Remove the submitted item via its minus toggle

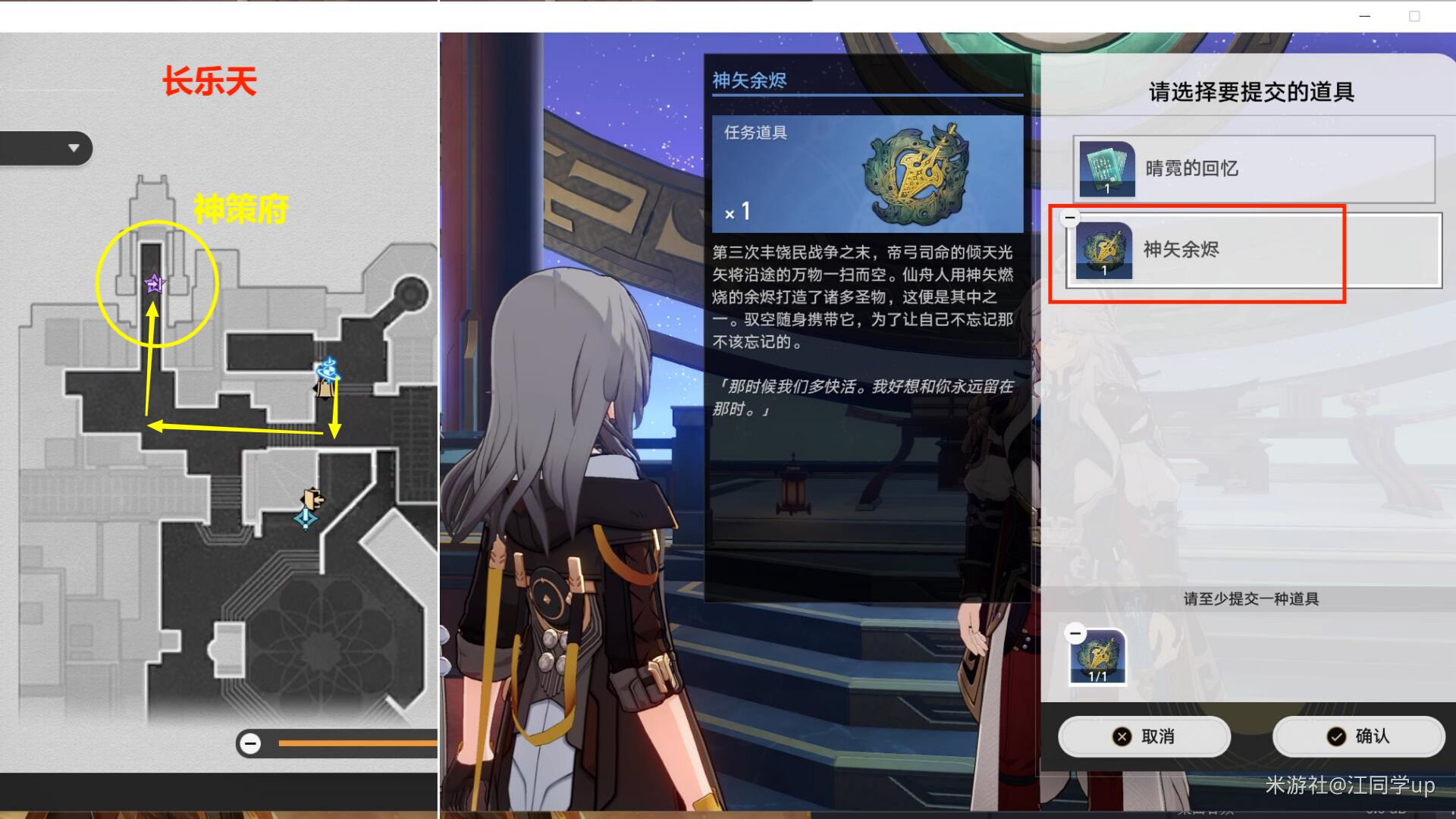tap(1075, 632)
